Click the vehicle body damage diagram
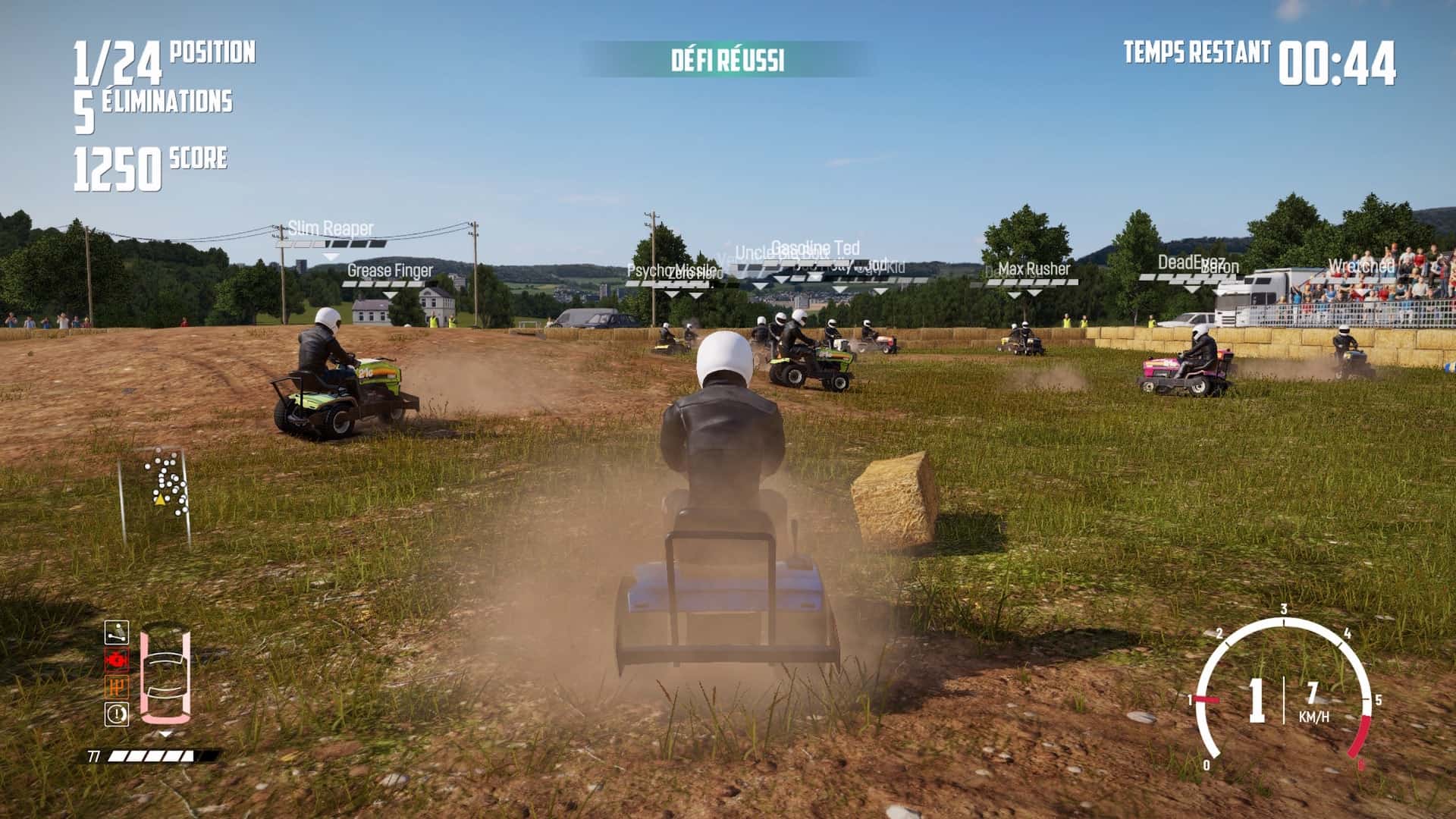1456x819 pixels. pyautogui.click(x=165, y=674)
